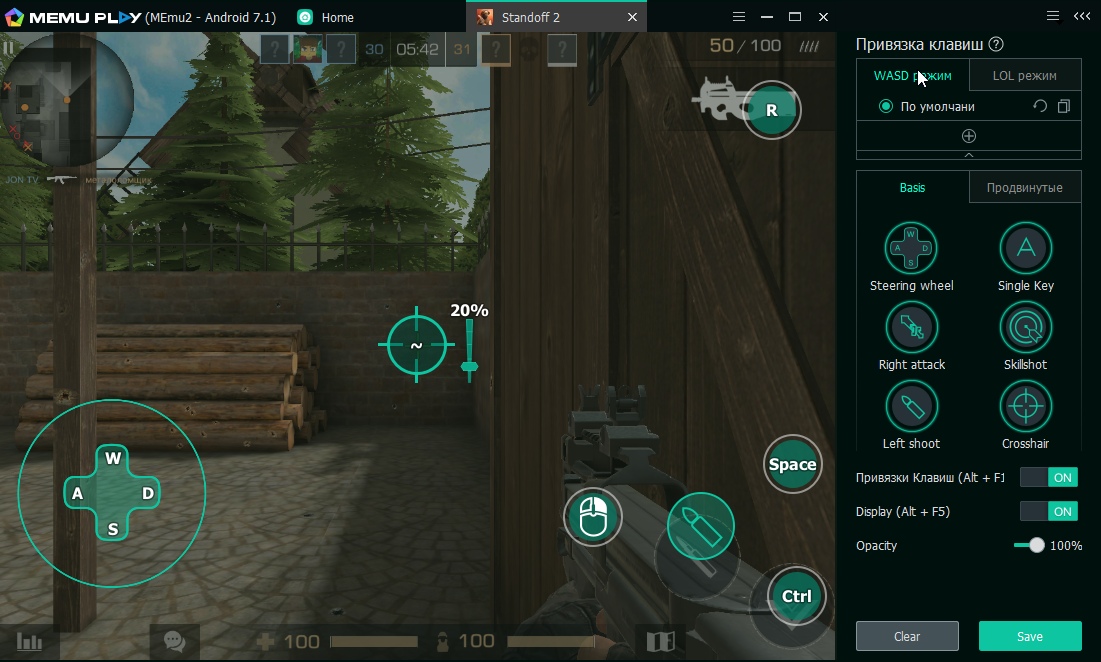Add a new key mapping scheme

pyautogui.click(x=968, y=136)
